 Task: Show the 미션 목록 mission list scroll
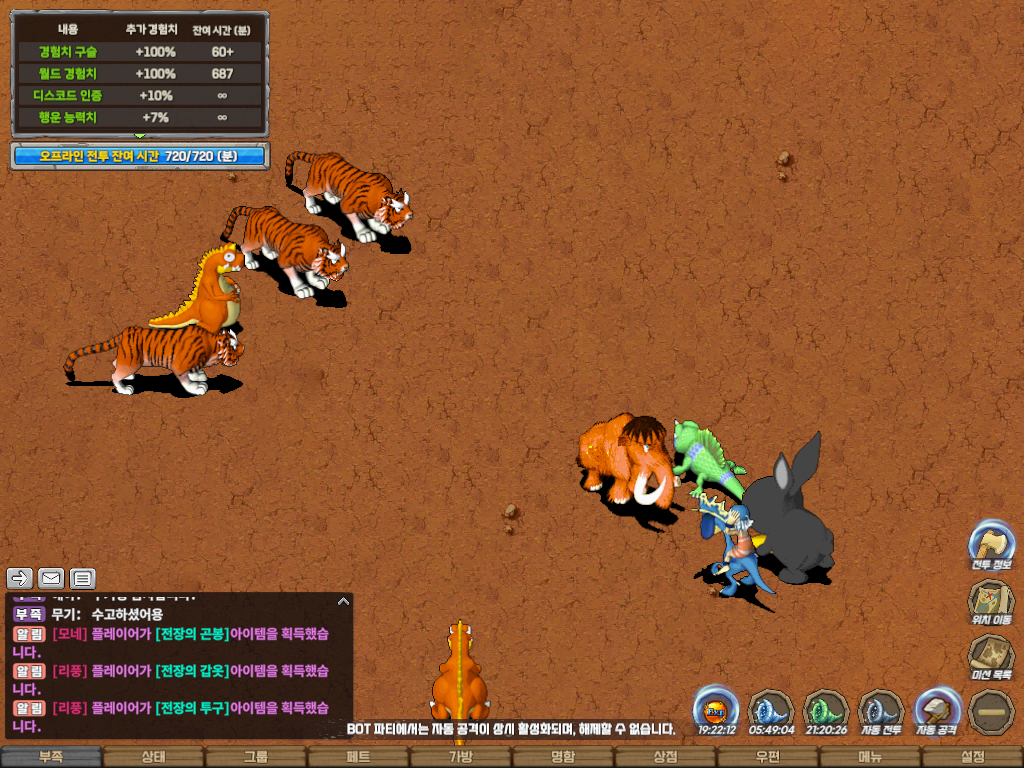click(x=991, y=656)
